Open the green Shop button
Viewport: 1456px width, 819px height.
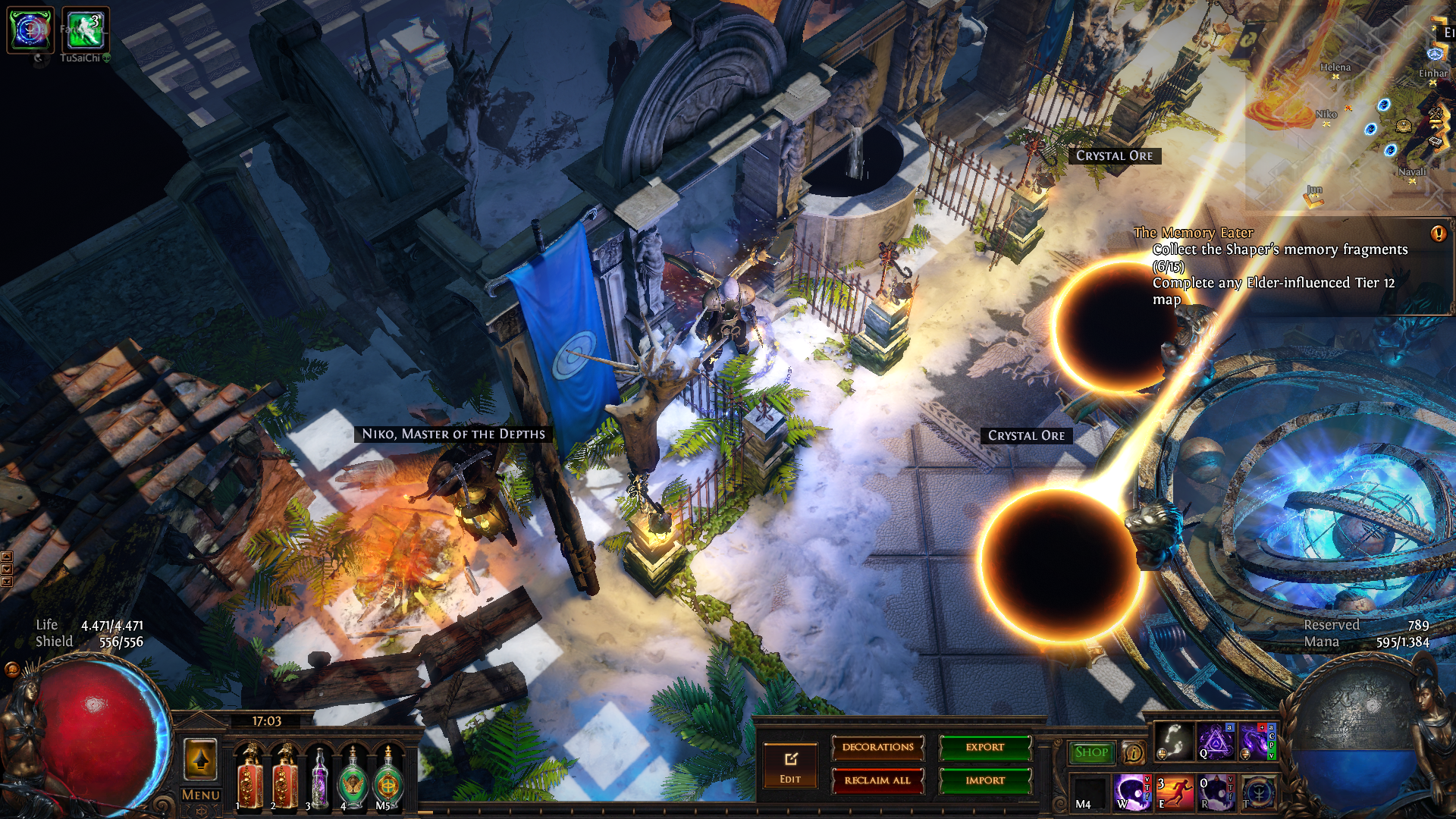click(x=1091, y=752)
